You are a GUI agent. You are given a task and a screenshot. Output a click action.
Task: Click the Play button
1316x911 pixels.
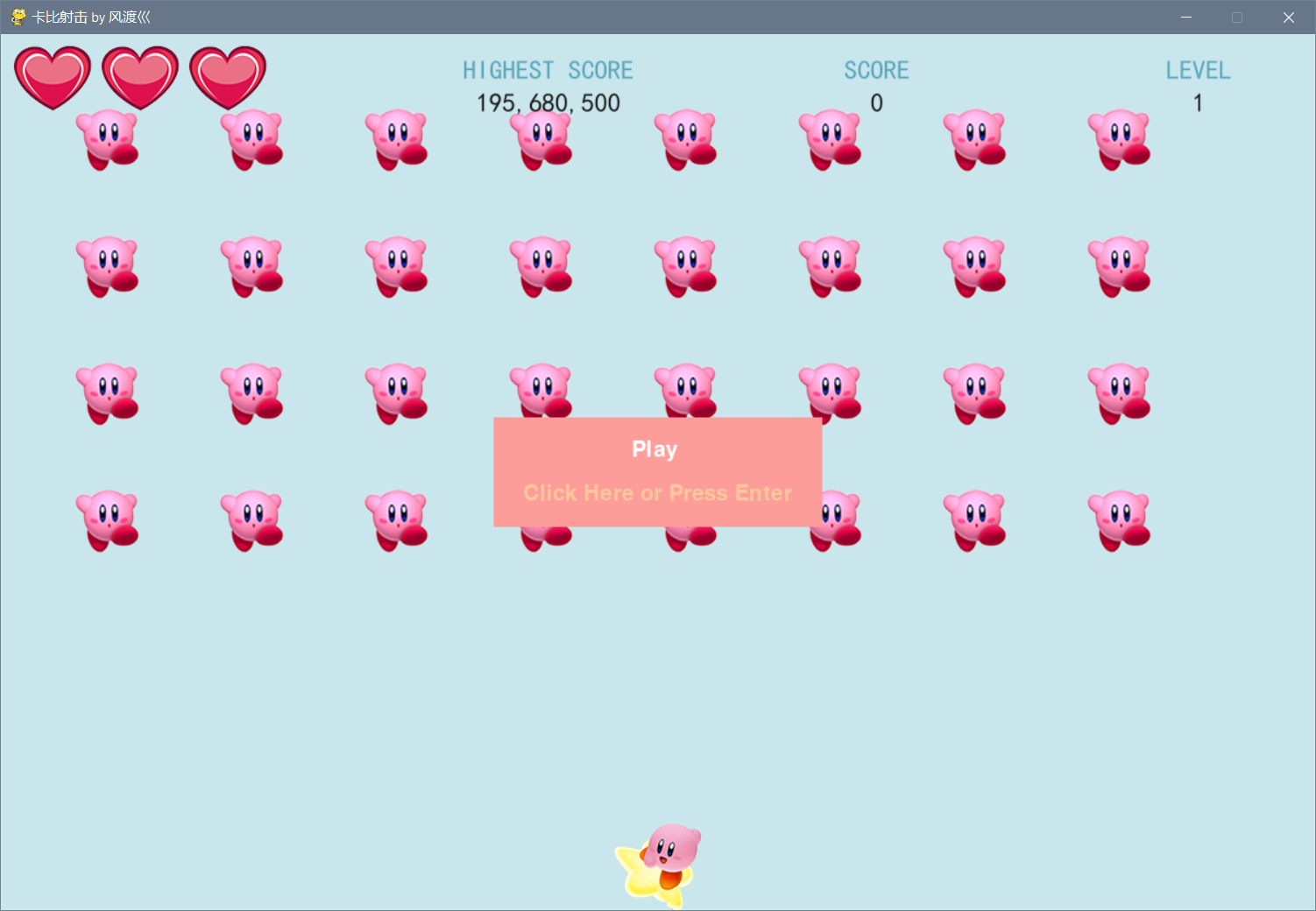654,448
